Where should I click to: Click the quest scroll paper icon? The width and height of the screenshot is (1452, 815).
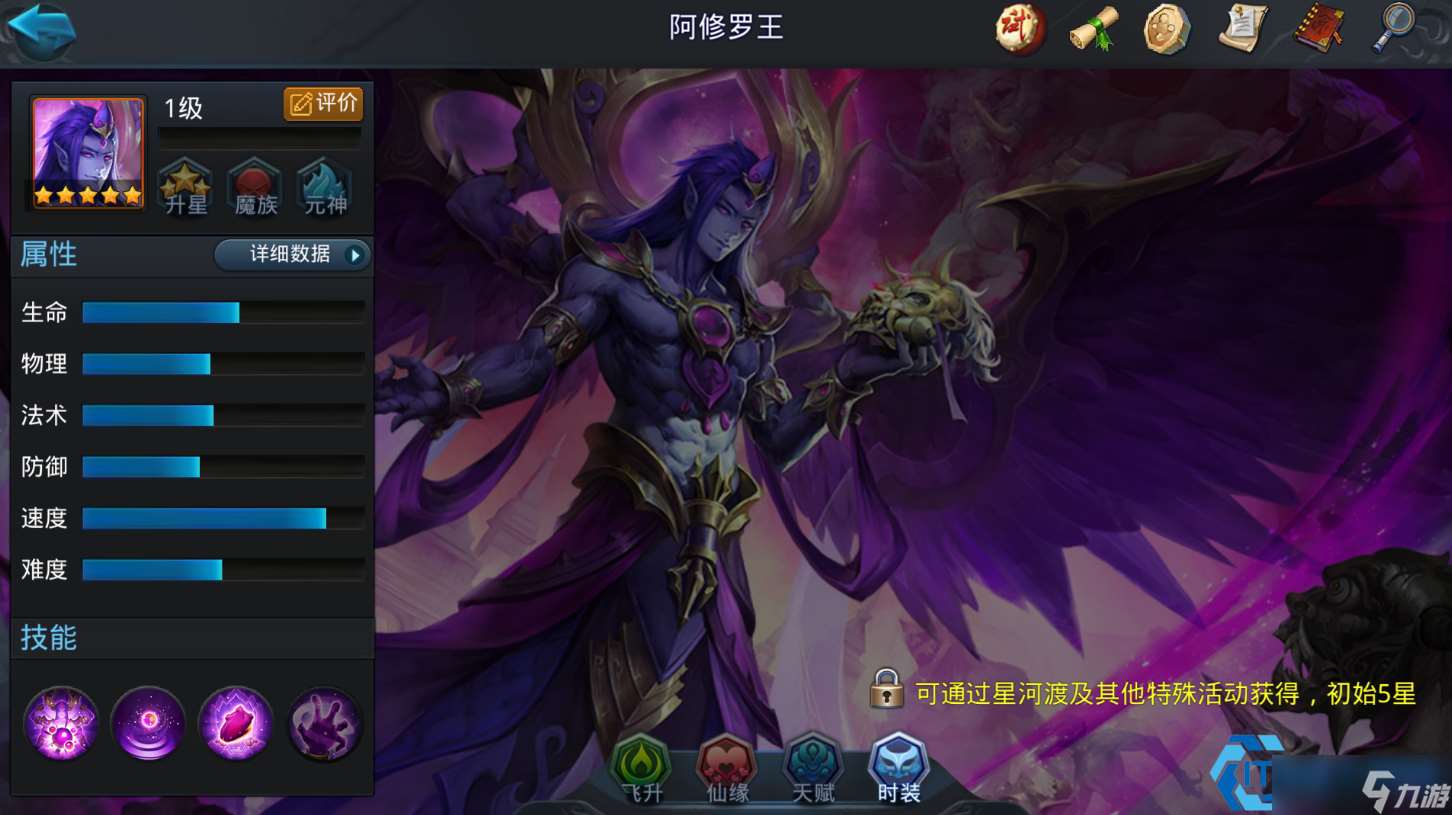(x=1241, y=29)
